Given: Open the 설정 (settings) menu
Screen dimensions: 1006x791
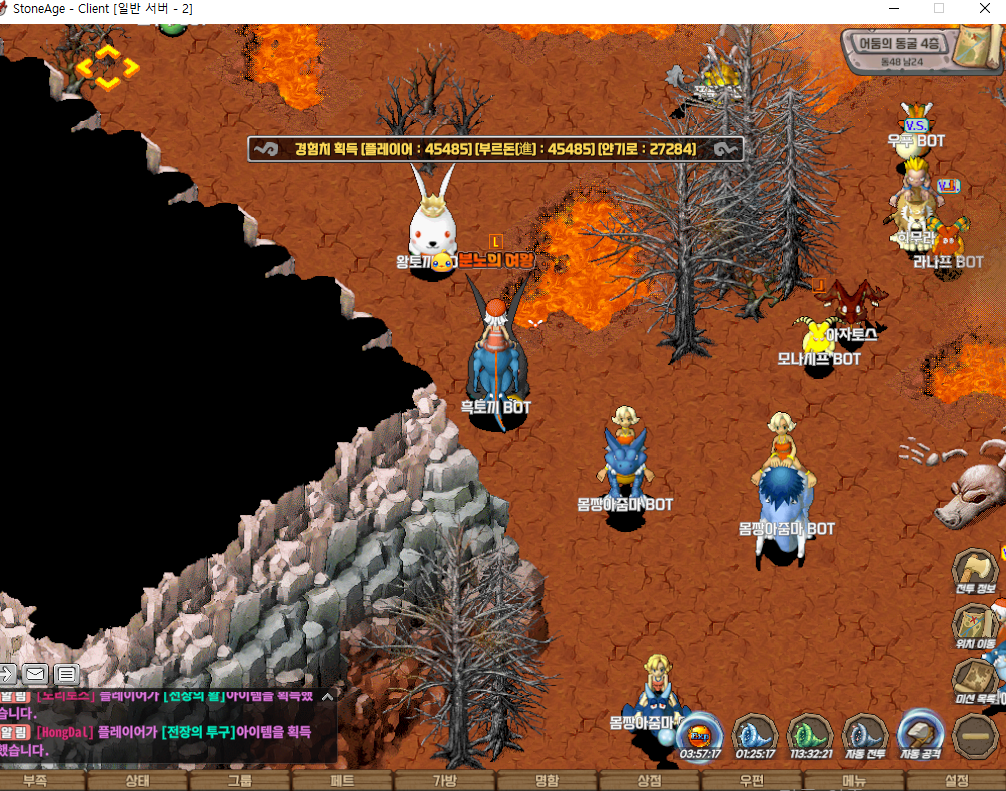Looking at the screenshot, I should [957, 781].
